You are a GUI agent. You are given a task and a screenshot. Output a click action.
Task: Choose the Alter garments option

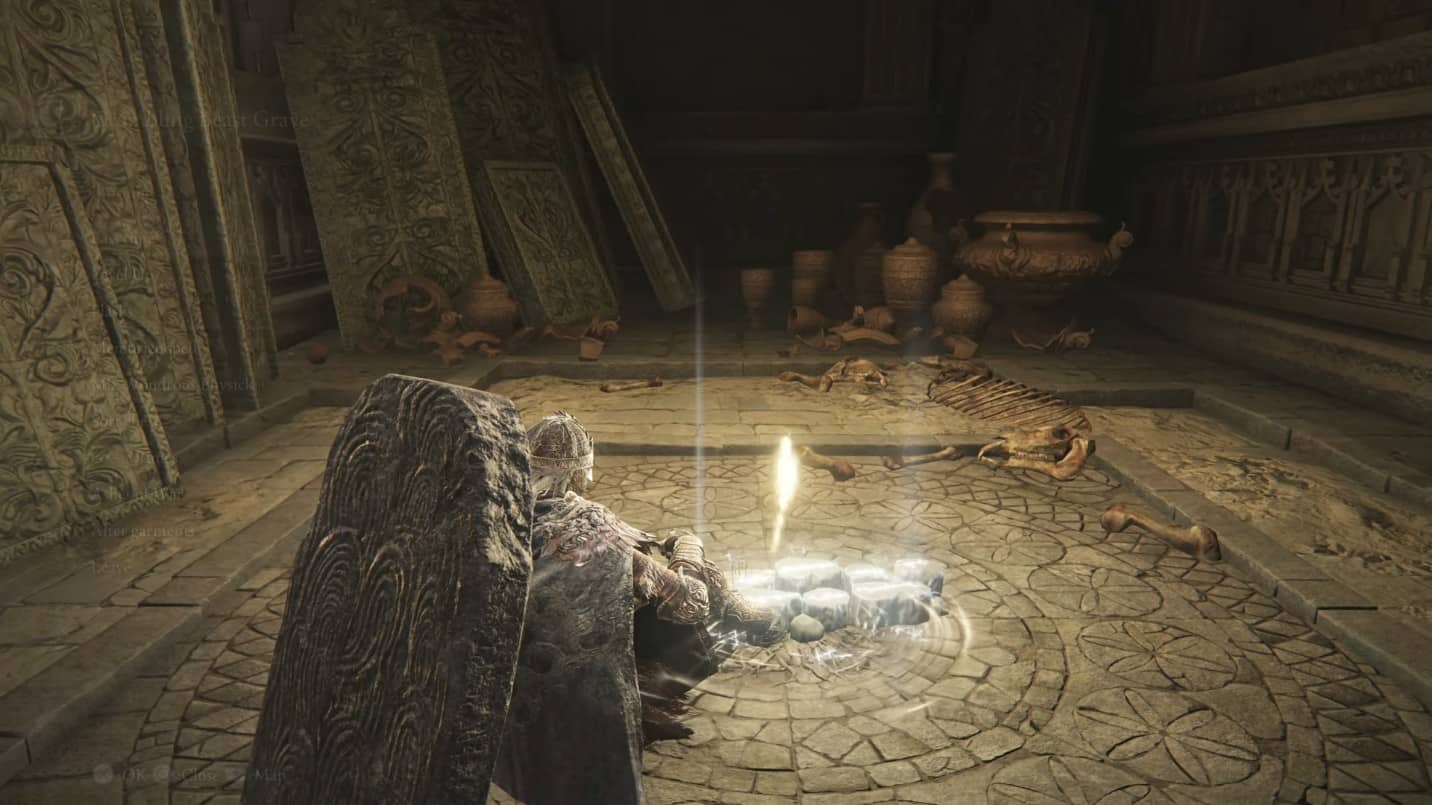click(143, 532)
